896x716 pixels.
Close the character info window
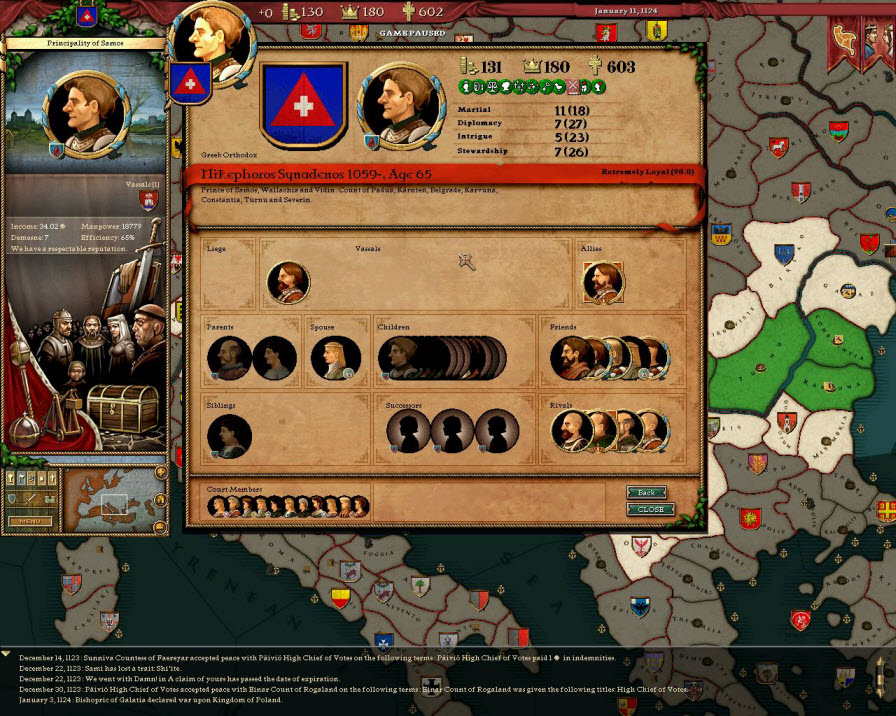click(650, 509)
